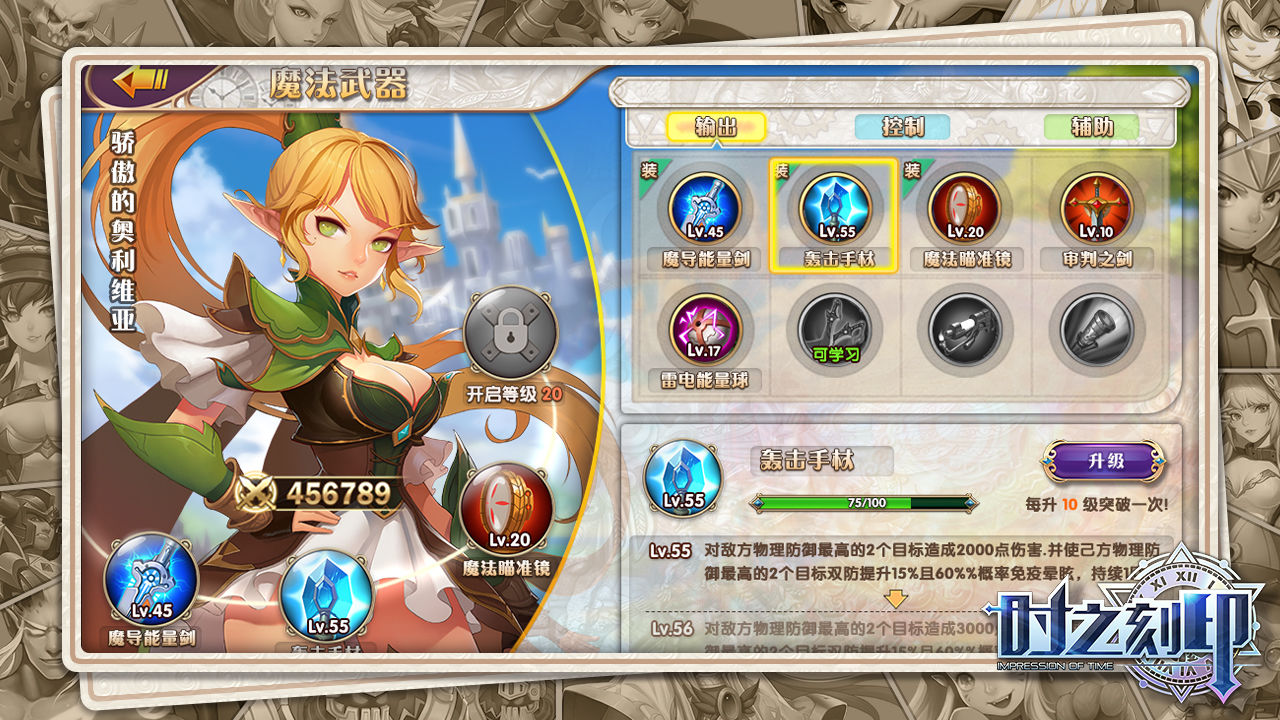The image size is (1280, 720).
Task: Click the equipped Lv.55 staff under character
Action: coord(328,597)
